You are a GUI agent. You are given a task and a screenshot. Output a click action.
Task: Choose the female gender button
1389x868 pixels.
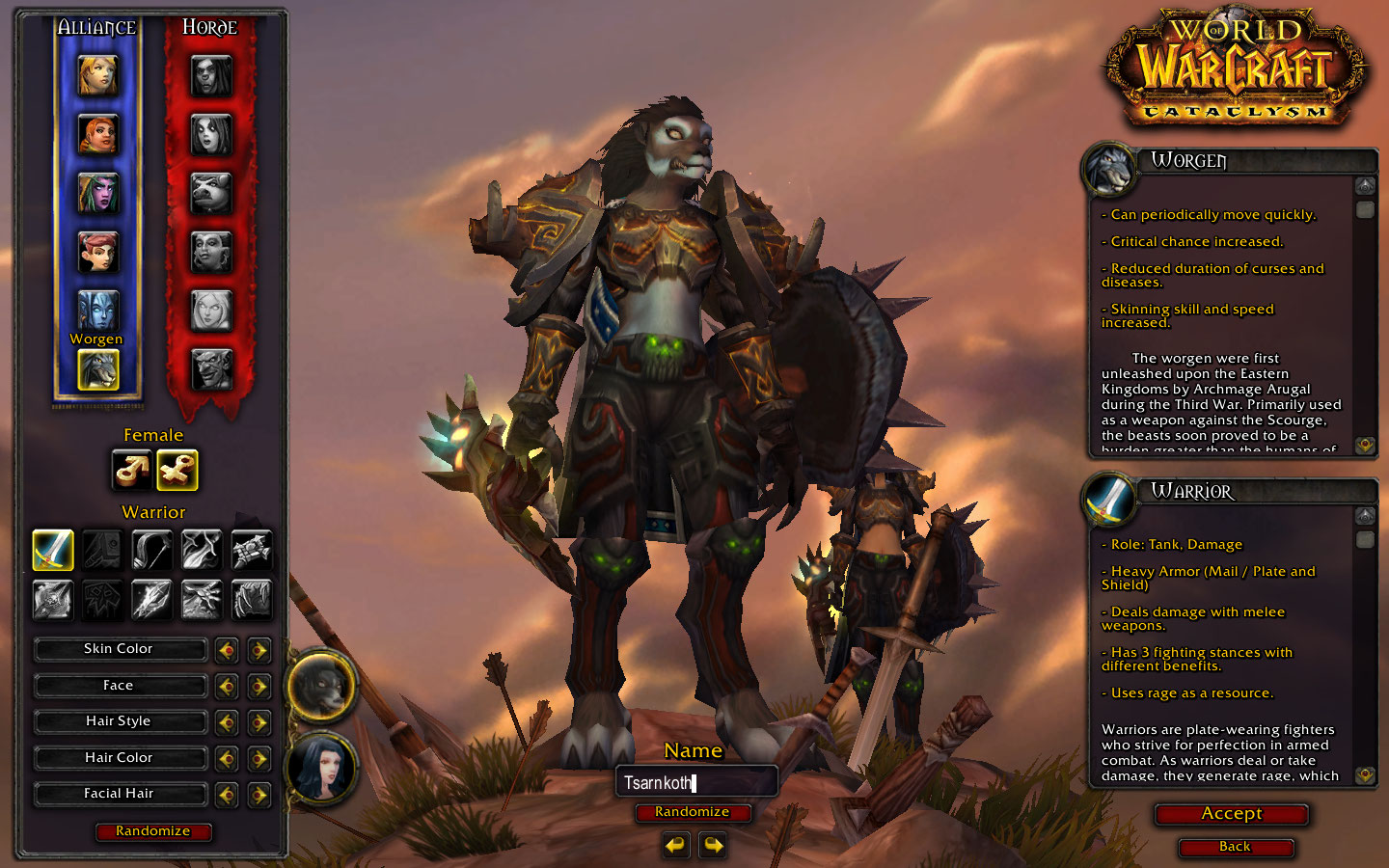point(177,471)
